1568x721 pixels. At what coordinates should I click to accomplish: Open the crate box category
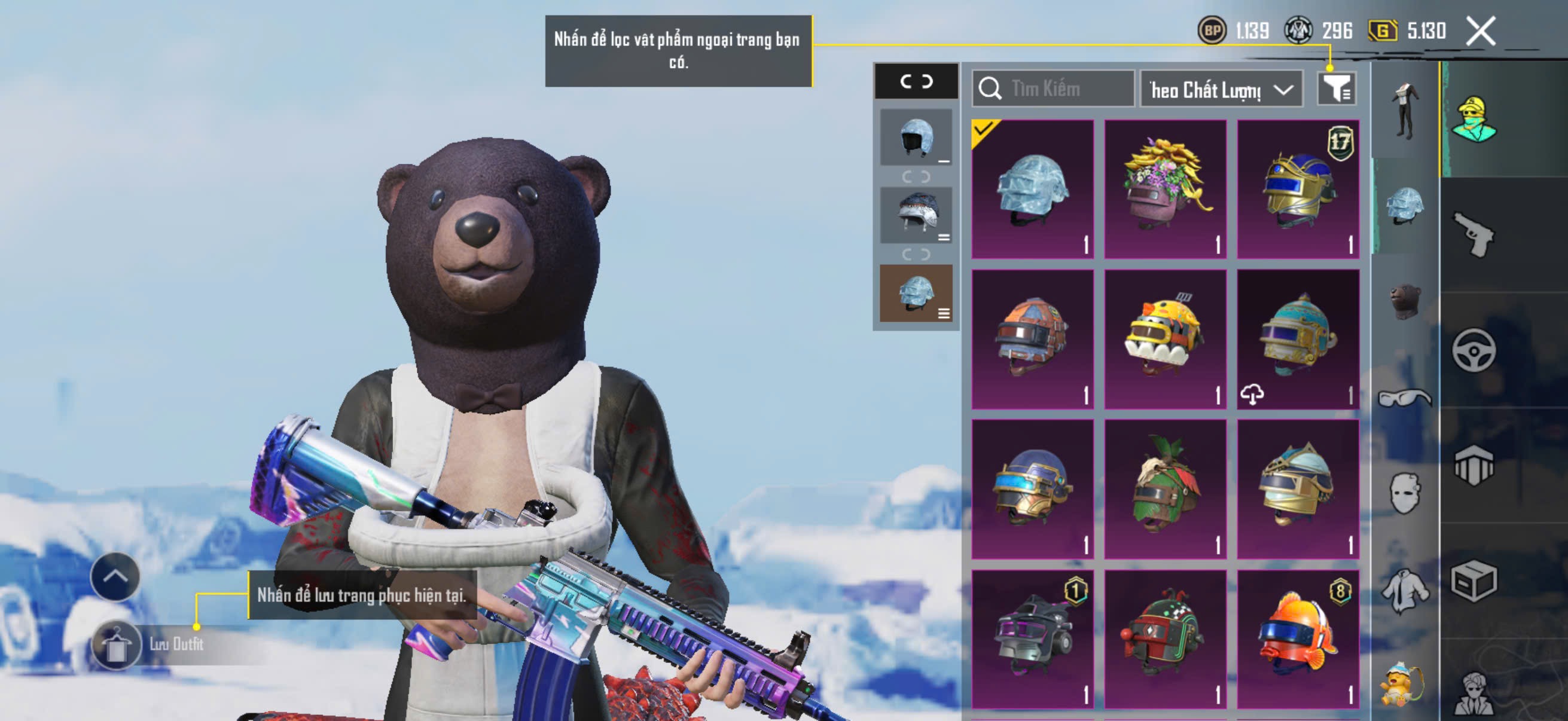coord(1474,581)
